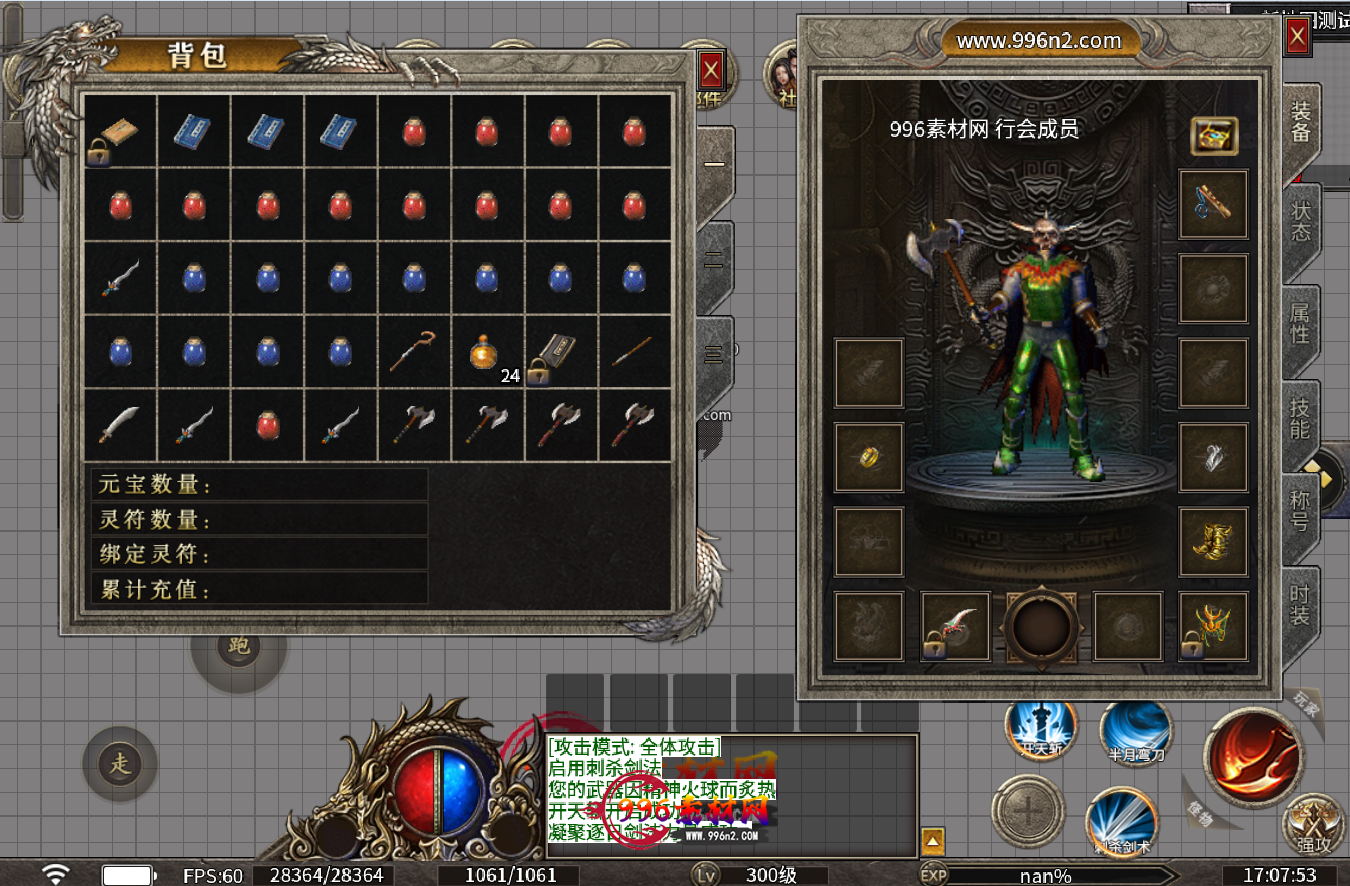Switch to the 状态 status tab

[x=1300, y=221]
